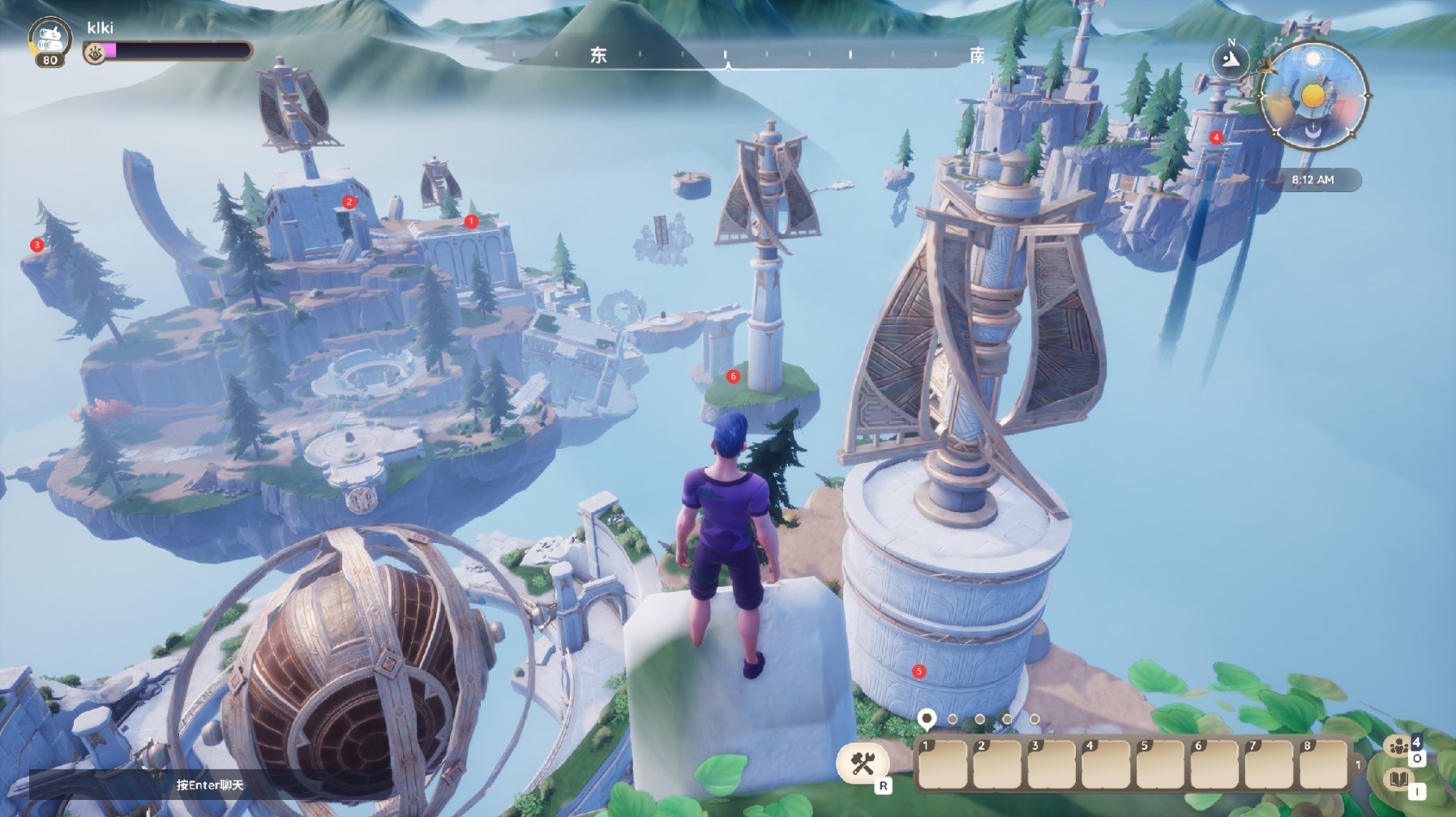
Task: Open the journal book icon
Action: coord(1398,781)
